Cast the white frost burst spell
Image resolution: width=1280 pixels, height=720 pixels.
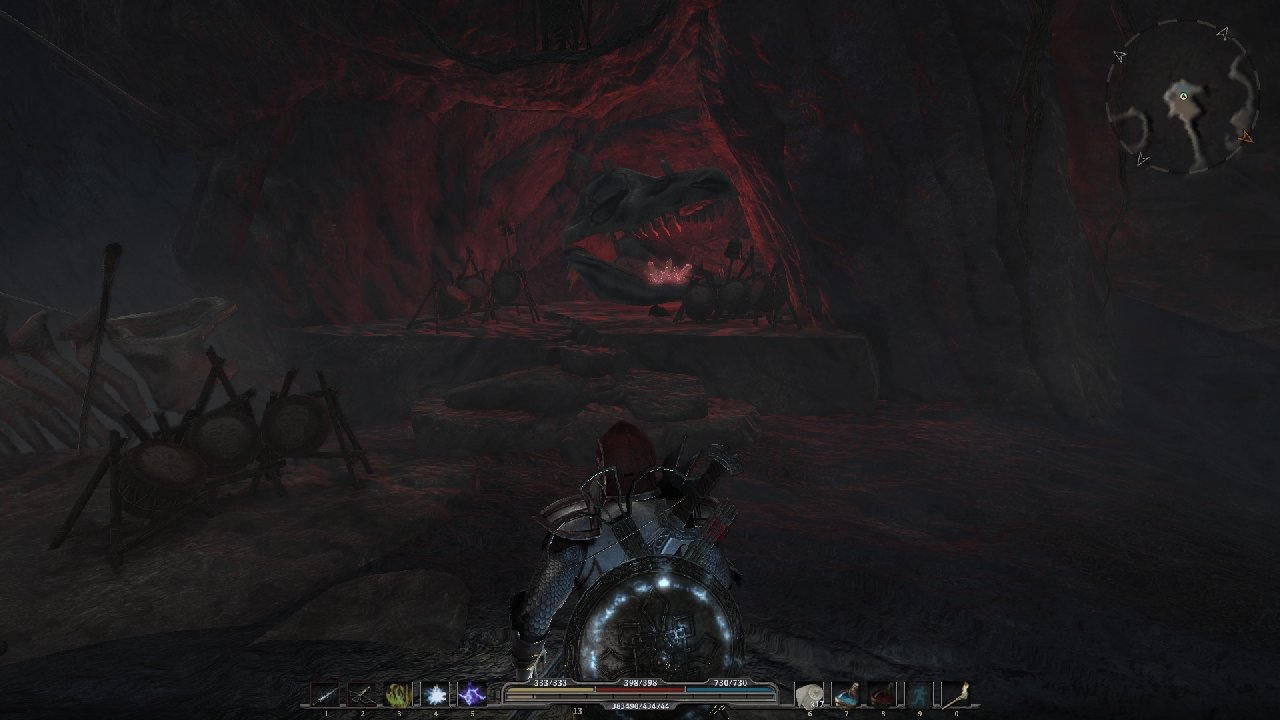pyautogui.click(x=435, y=694)
